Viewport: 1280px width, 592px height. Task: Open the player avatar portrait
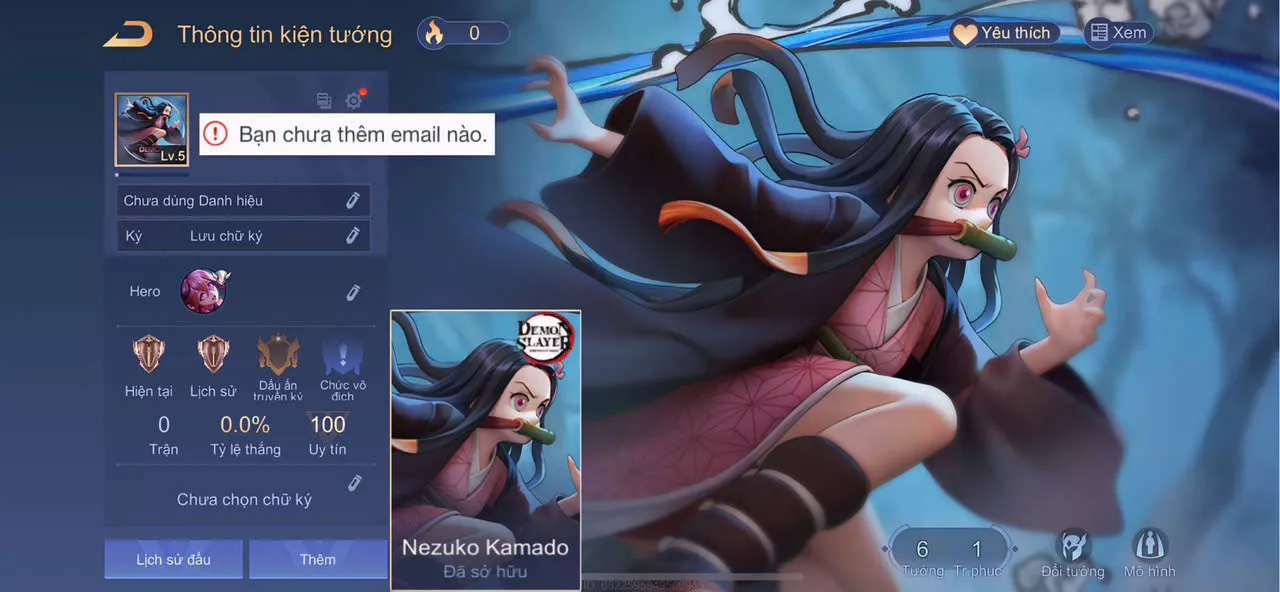[152, 130]
